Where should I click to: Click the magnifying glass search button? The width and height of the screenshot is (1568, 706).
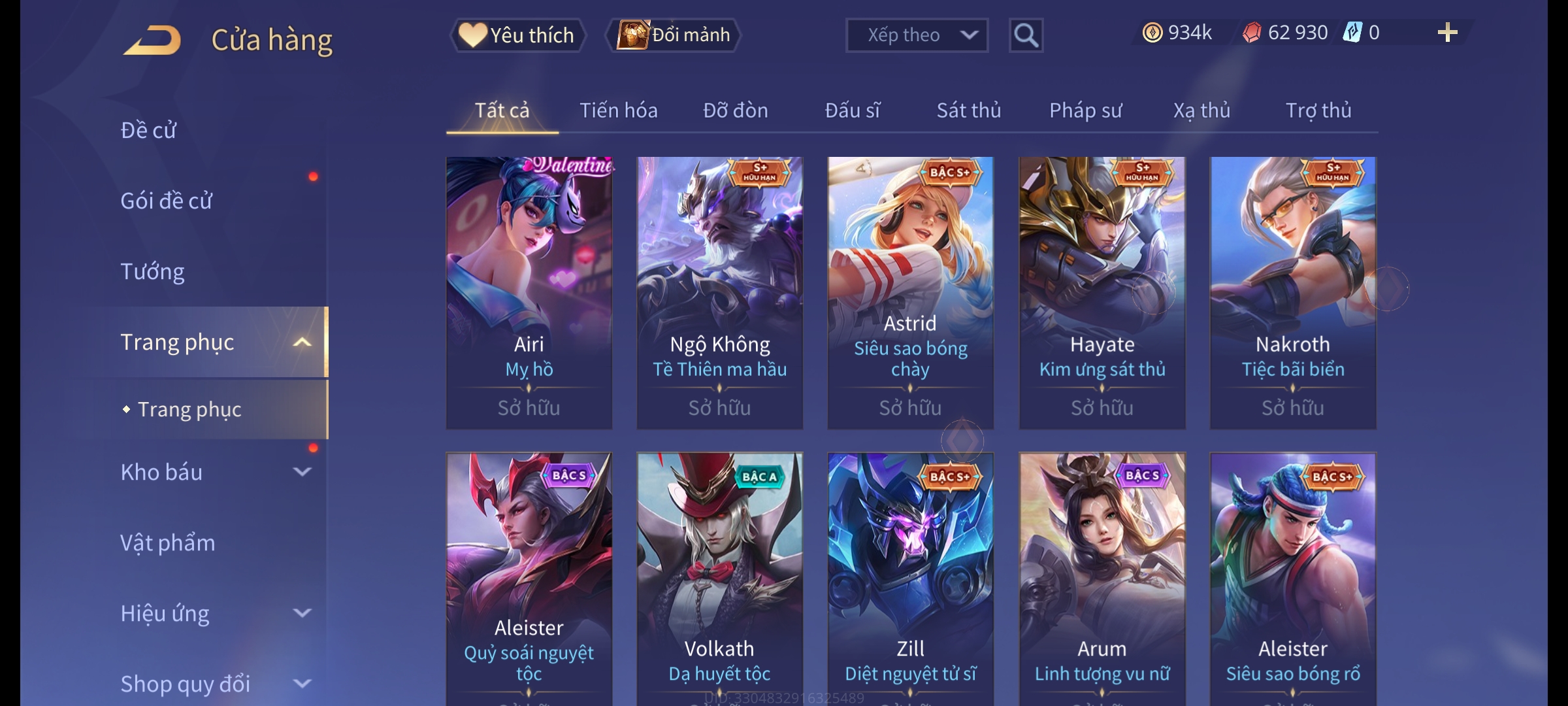coord(1026,35)
